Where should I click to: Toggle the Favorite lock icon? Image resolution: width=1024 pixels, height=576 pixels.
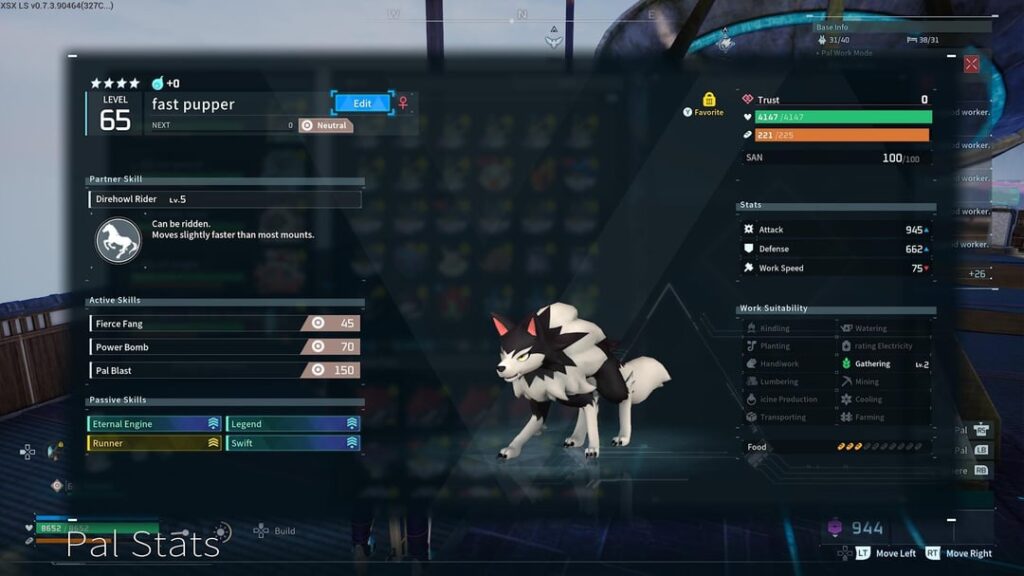(709, 100)
